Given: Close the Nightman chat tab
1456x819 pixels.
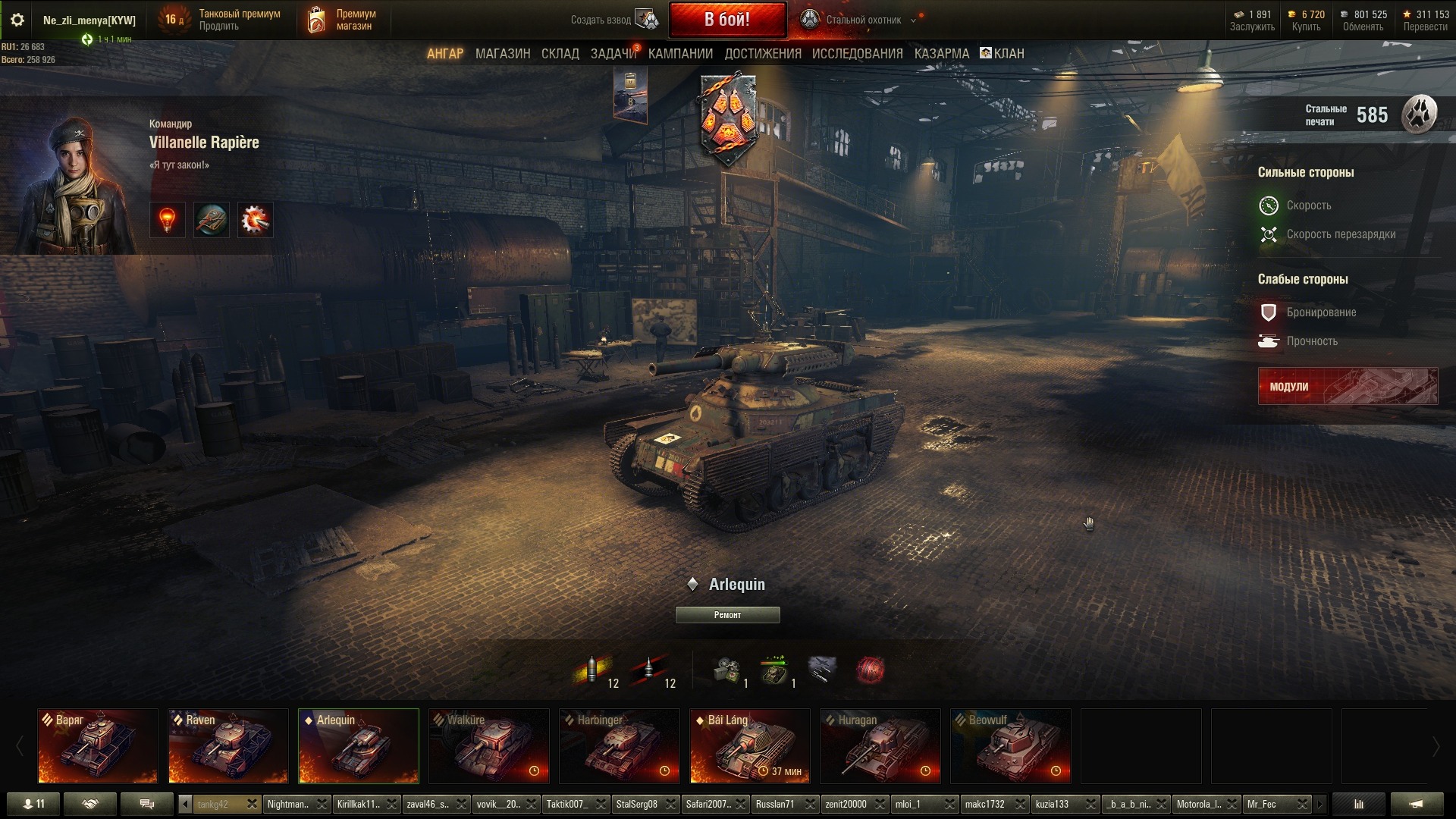Looking at the screenshot, I should click(322, 805).
